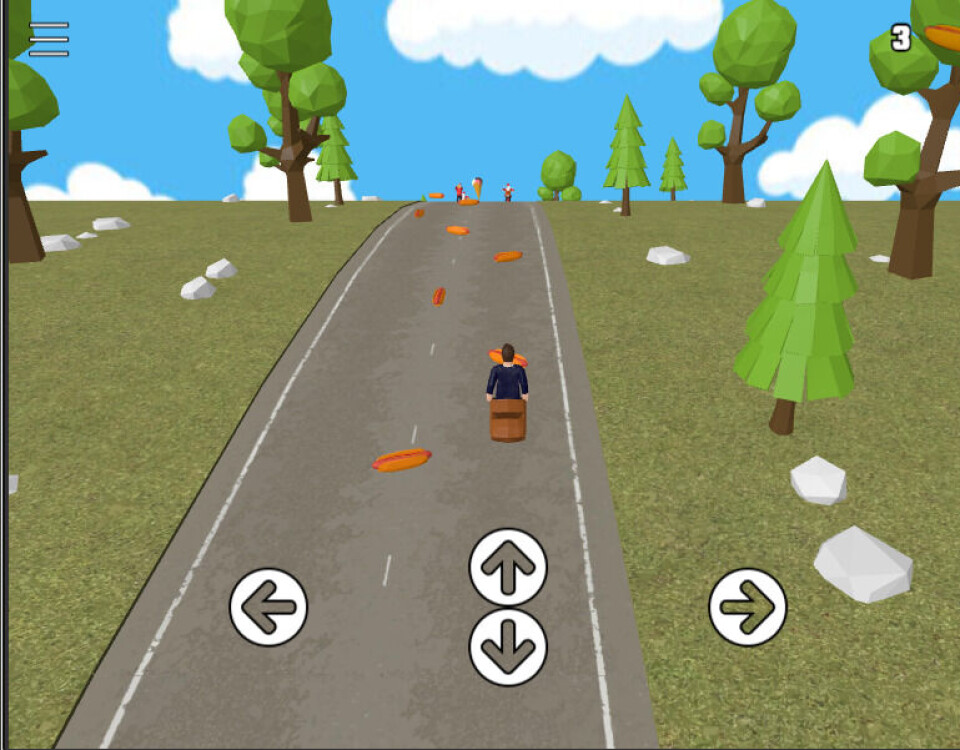Screen dimensions: 960x750
Task: Tap the right arrow steering button
Action: pos(748,607)
